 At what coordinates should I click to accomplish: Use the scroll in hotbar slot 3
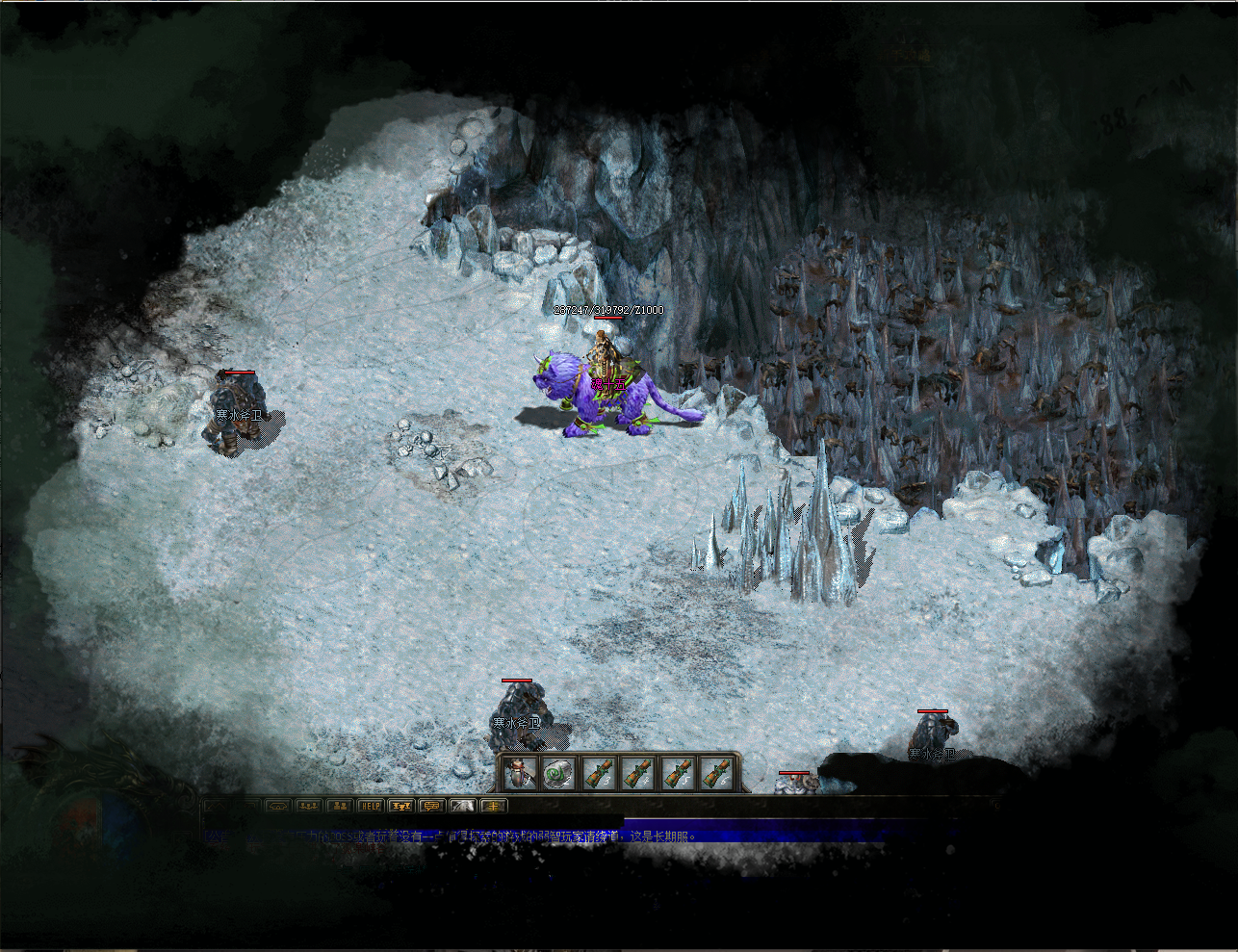click(598, 773)
